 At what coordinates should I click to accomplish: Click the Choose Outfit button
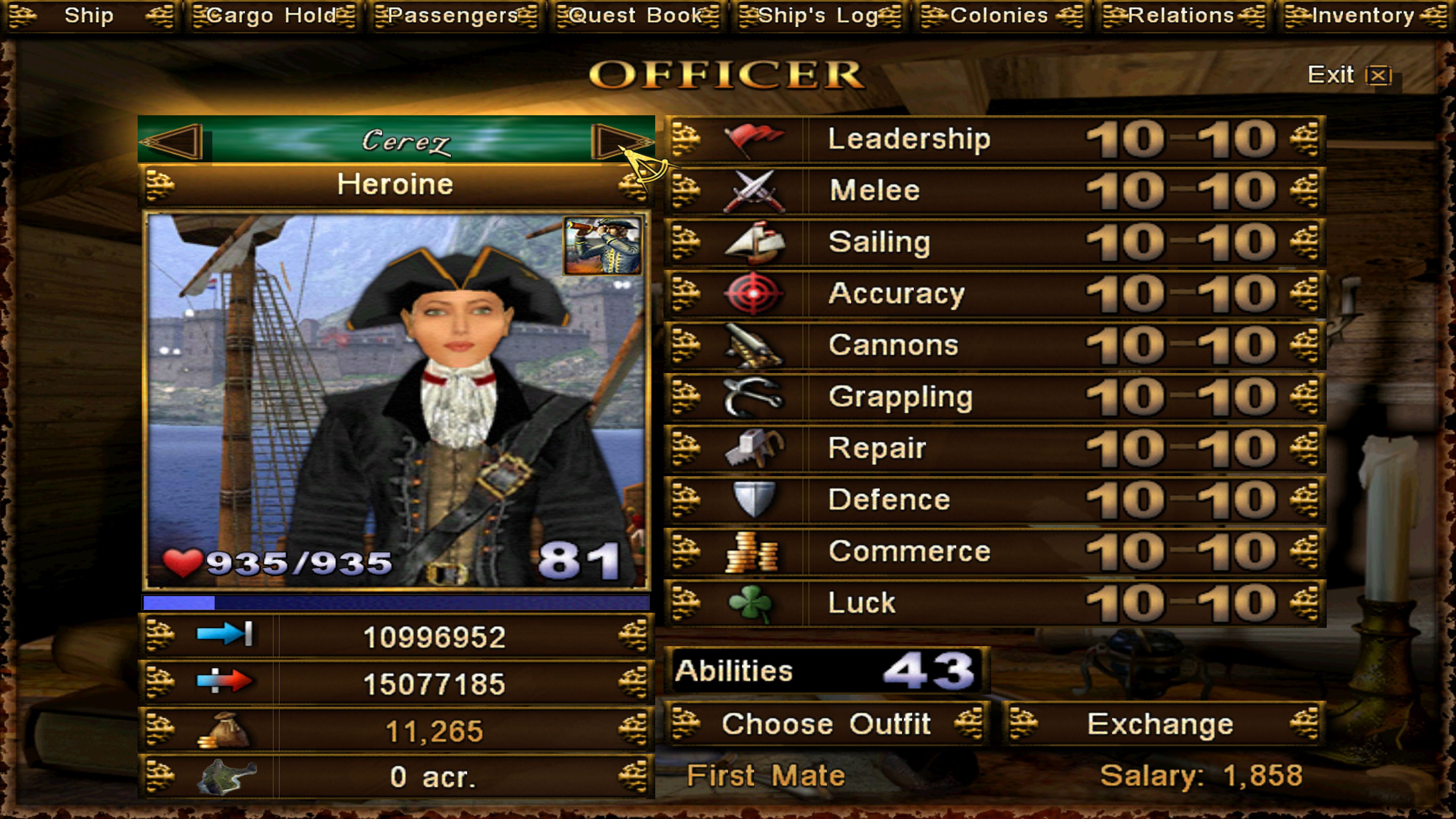click(x=826, y=724)
